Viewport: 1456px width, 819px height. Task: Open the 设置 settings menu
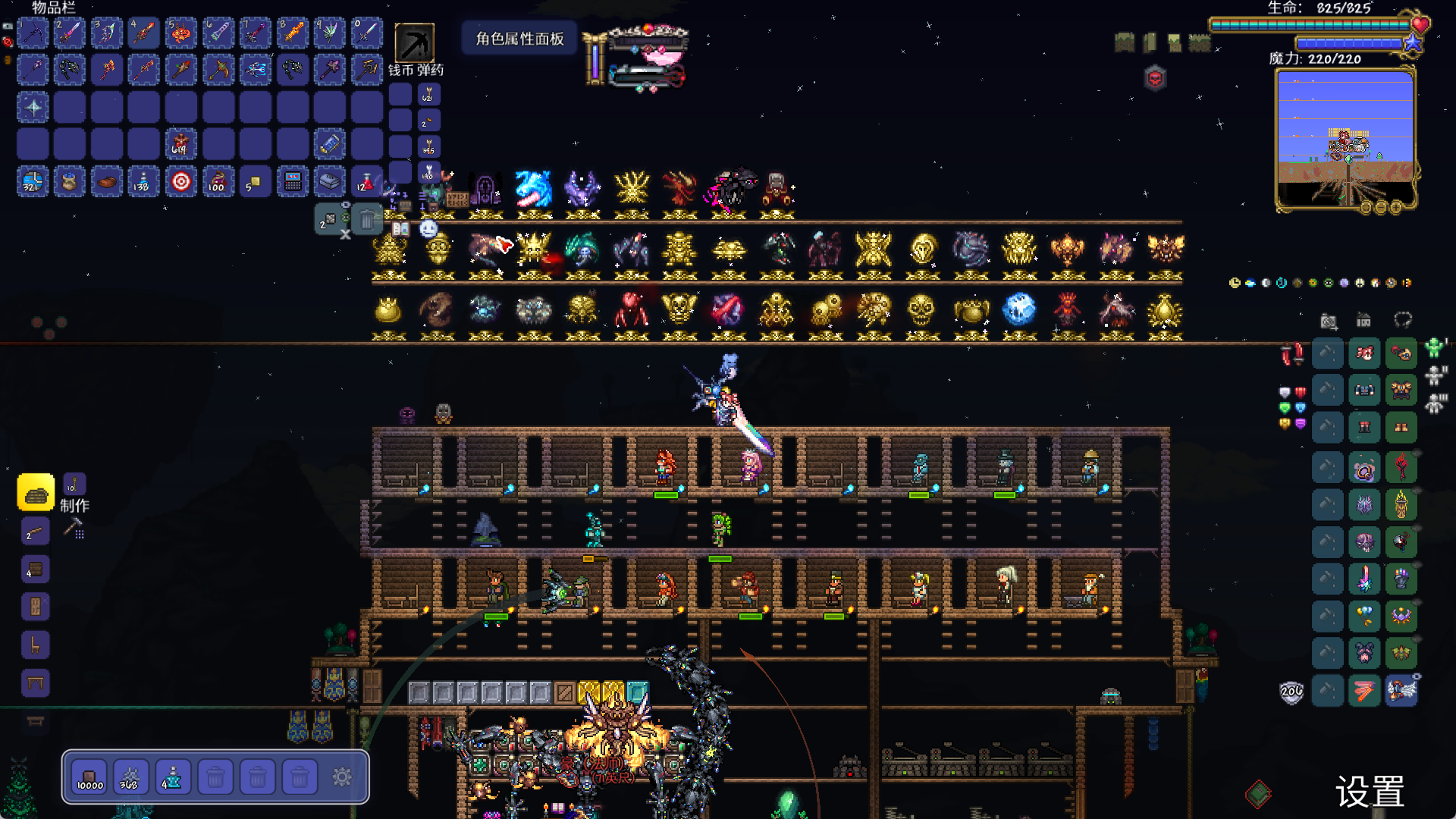1370,792
